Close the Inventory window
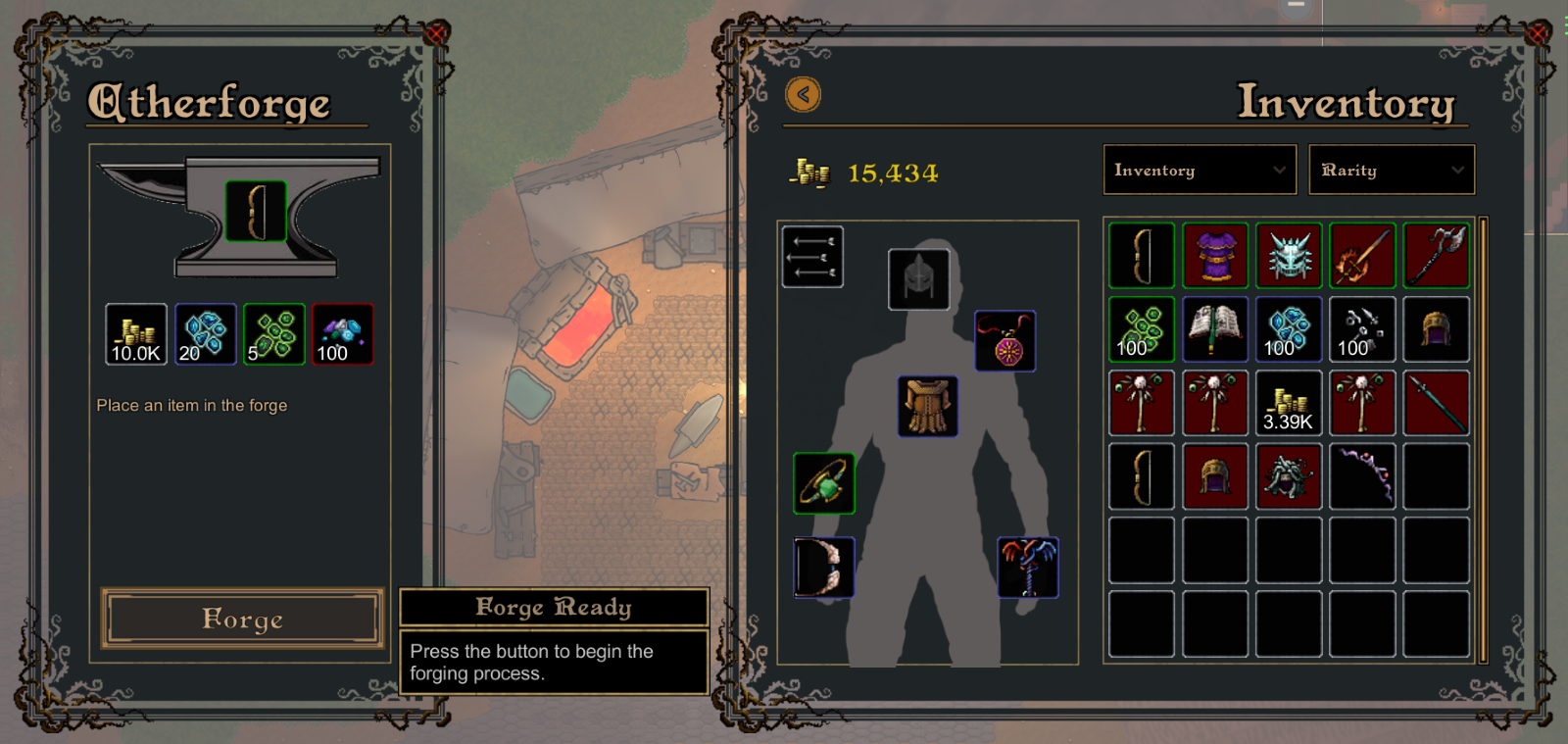The image size is (1568, 744). tap(1538, 34)
